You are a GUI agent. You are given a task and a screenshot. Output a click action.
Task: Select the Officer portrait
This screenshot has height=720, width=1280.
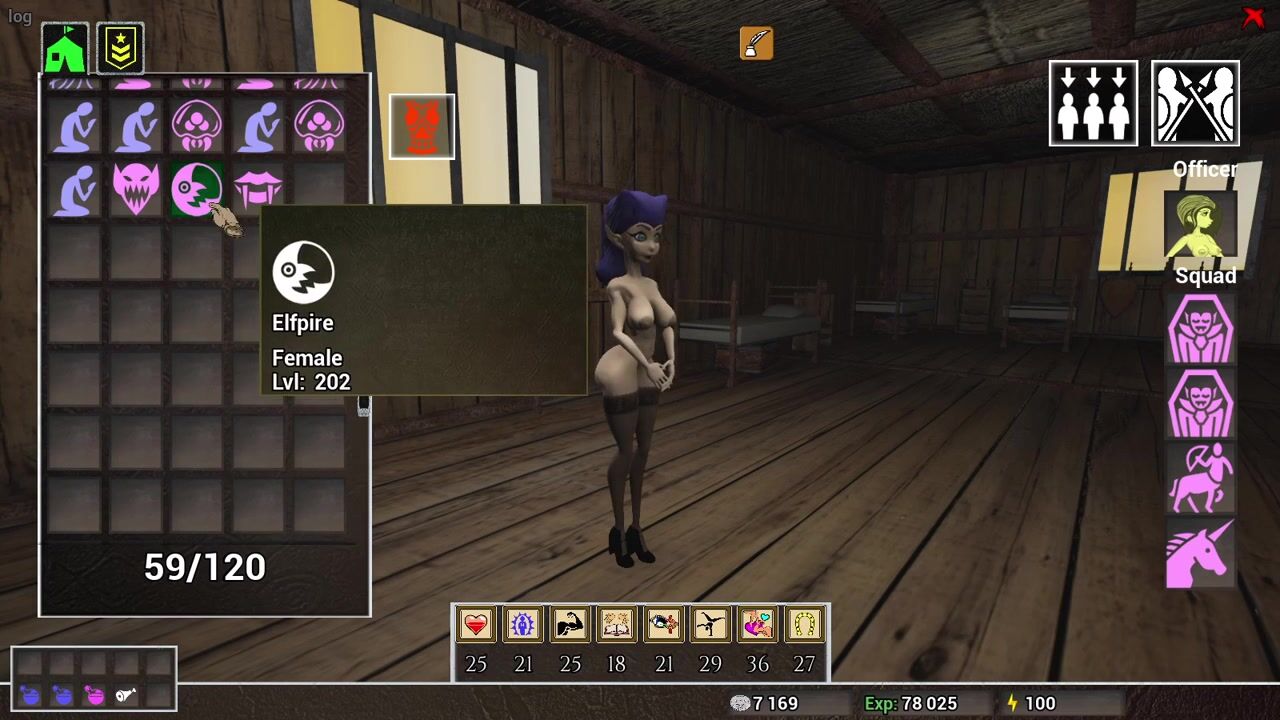[x=1201, y=225]
